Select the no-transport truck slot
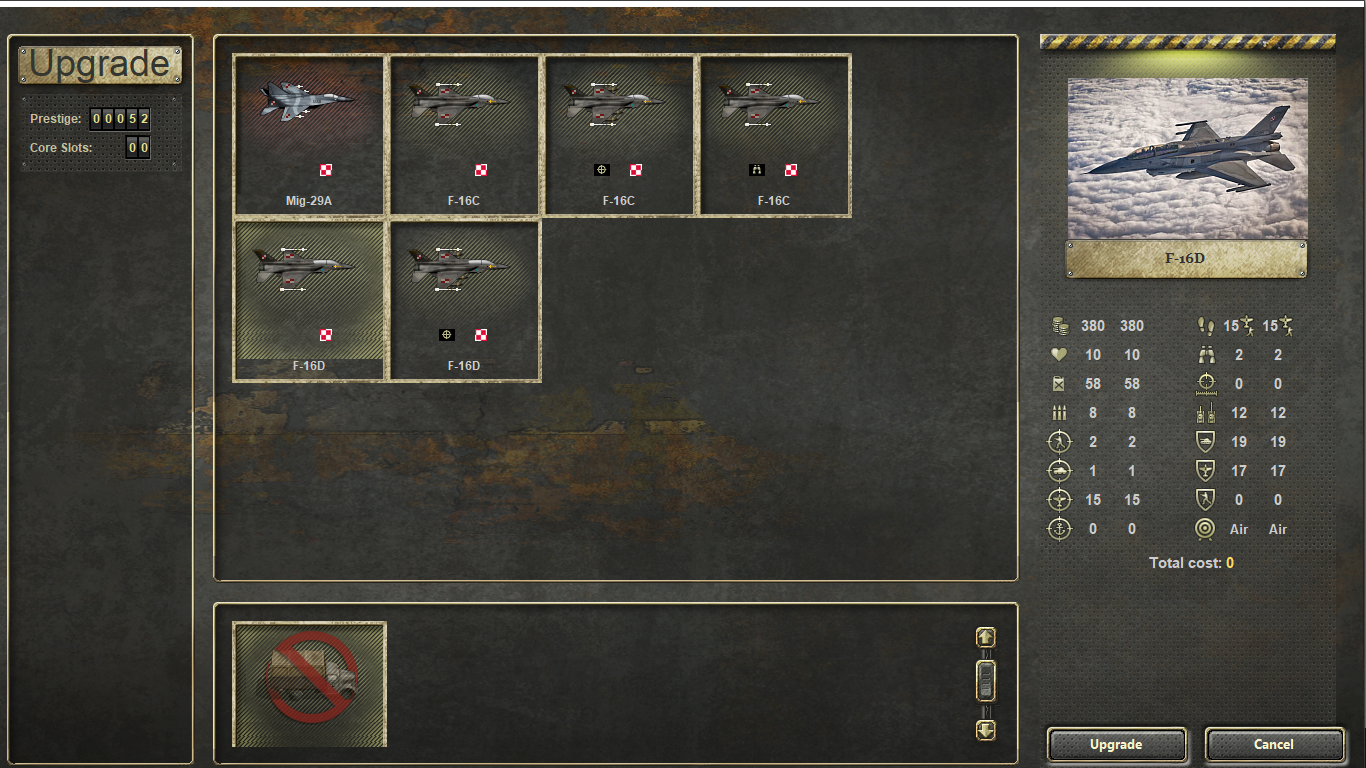 (310, 684)
